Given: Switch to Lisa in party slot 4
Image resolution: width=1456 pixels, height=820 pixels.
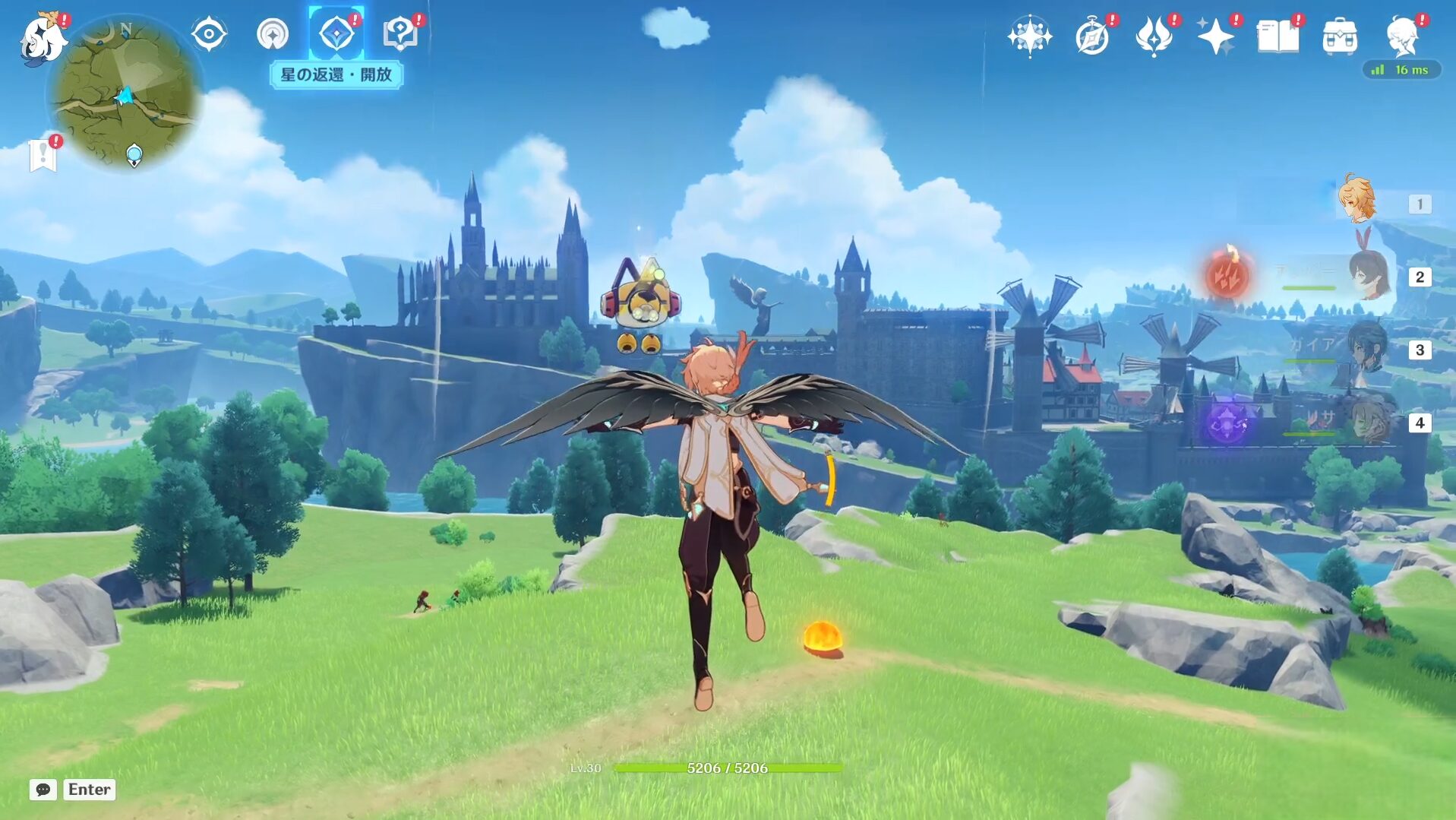Looking at the screenshot, I should coord(1369,422).
